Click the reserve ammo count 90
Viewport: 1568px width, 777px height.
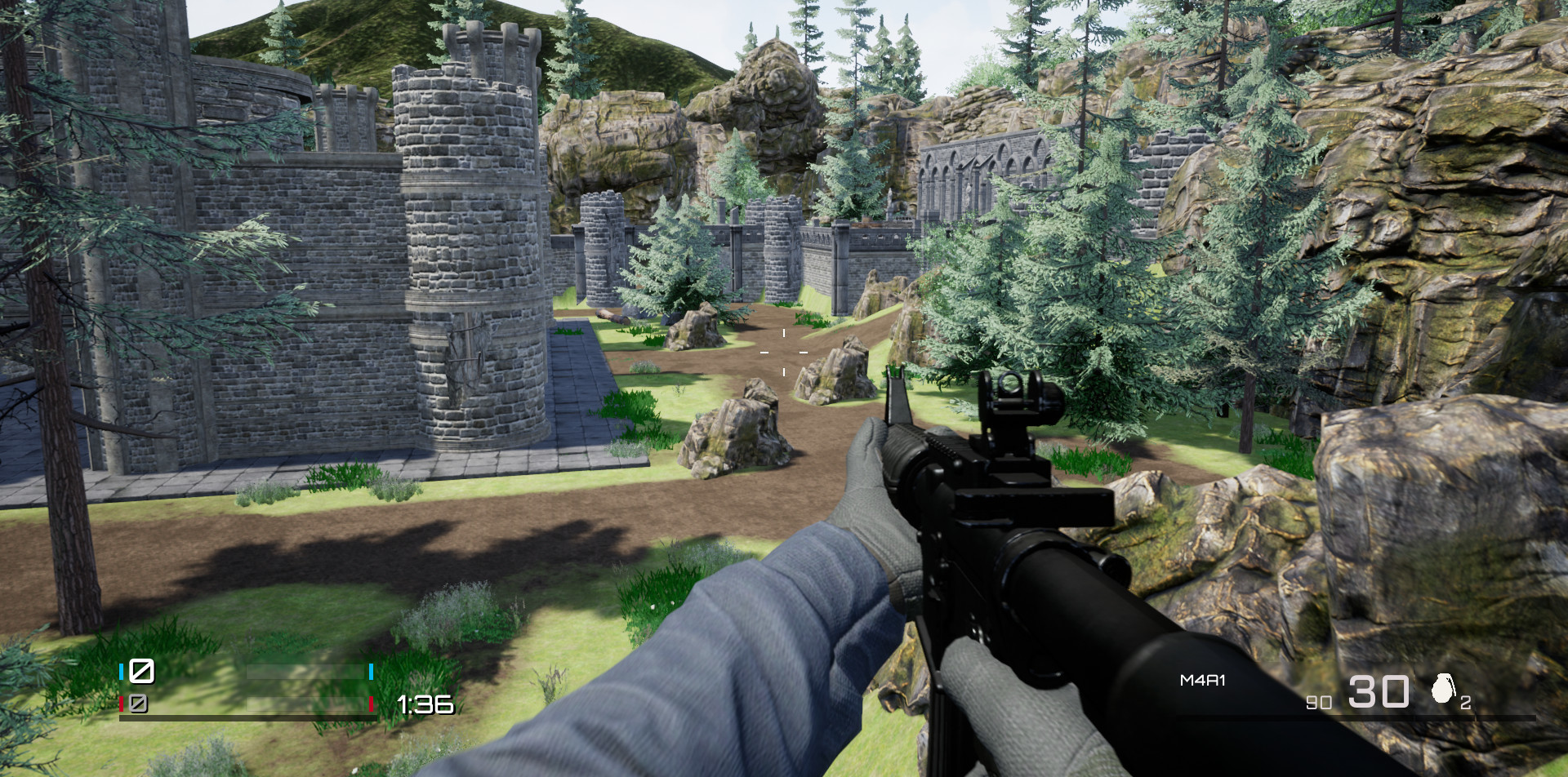click(1319, 702)
